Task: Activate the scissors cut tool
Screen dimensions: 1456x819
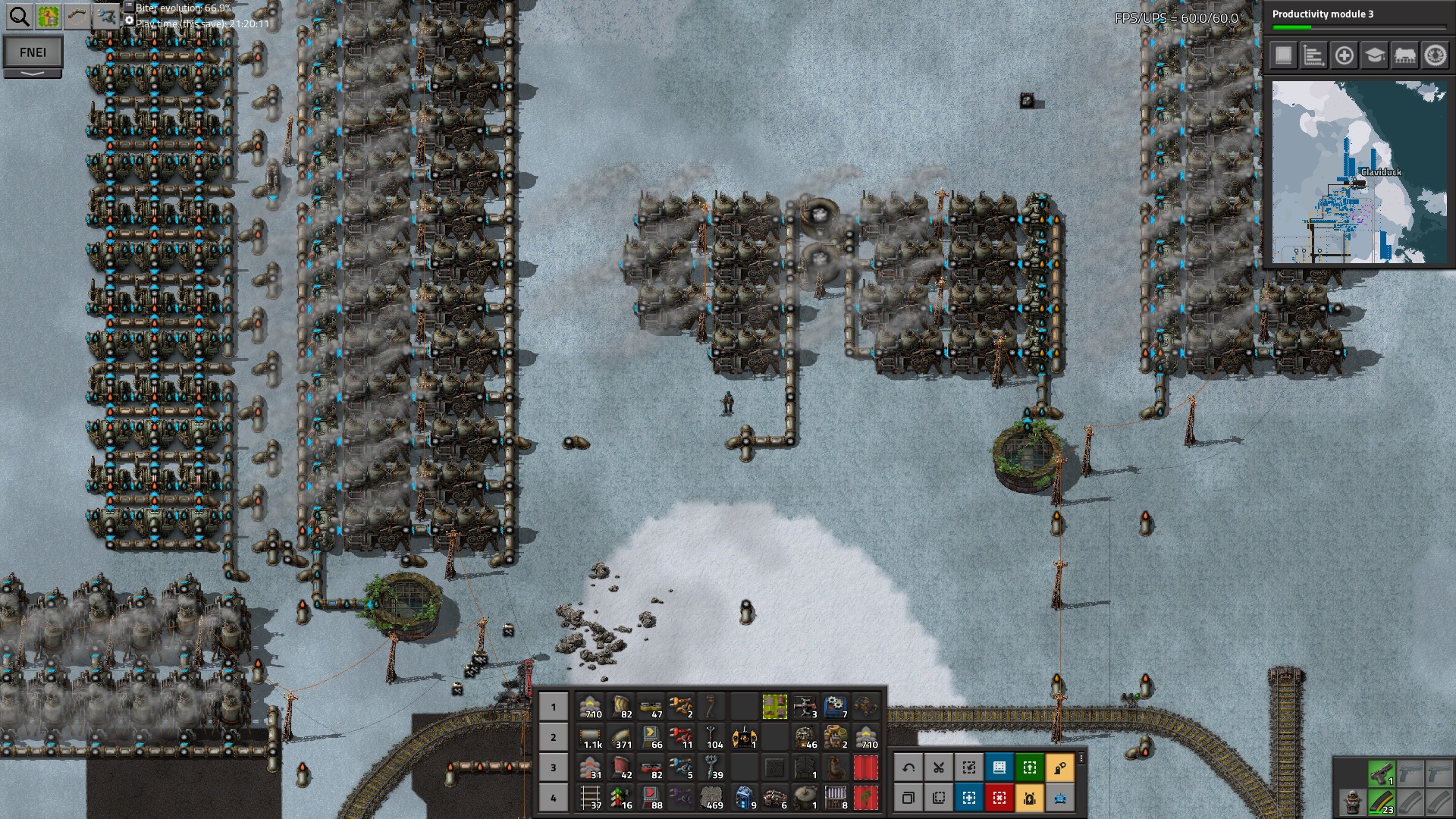Action: [x=939, y=767]
